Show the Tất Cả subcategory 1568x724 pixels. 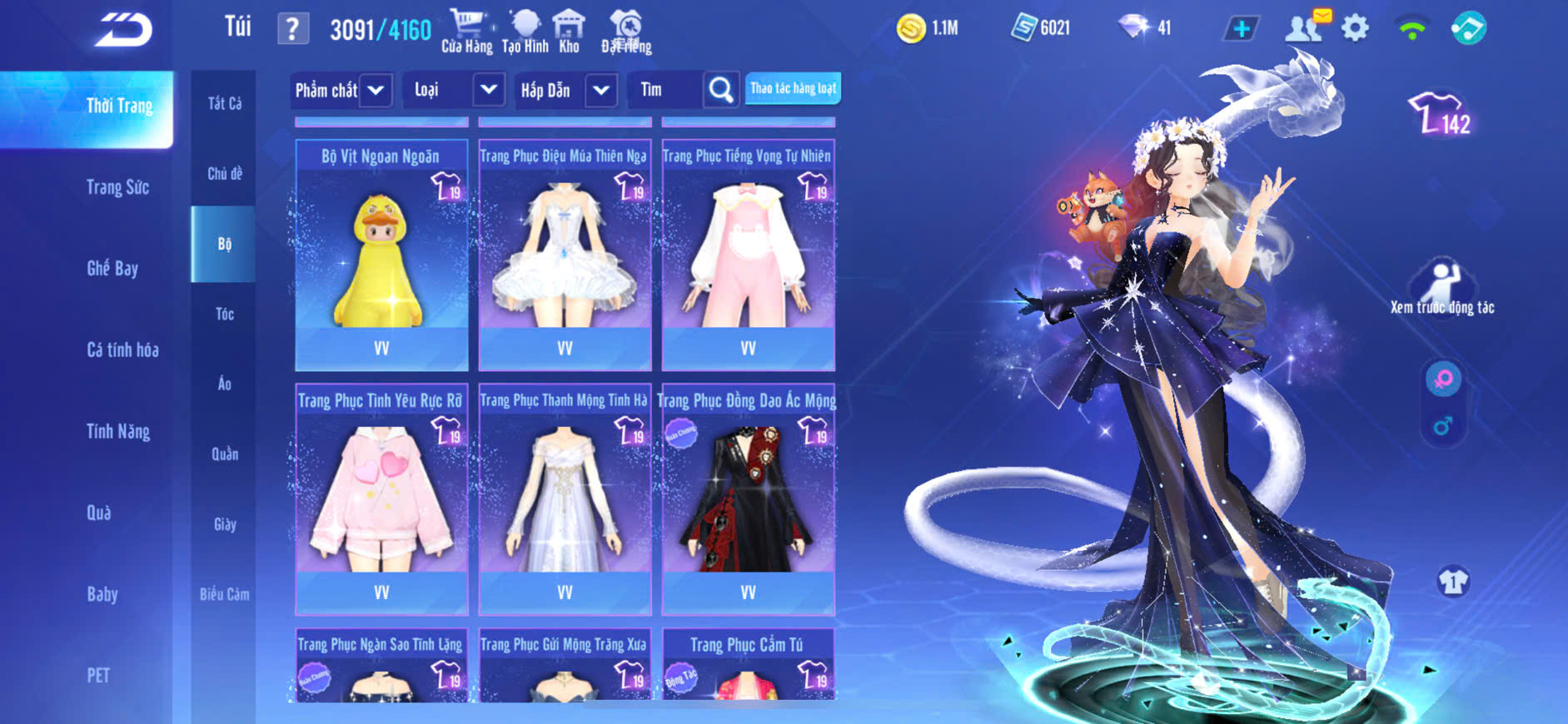coord(224,103)
